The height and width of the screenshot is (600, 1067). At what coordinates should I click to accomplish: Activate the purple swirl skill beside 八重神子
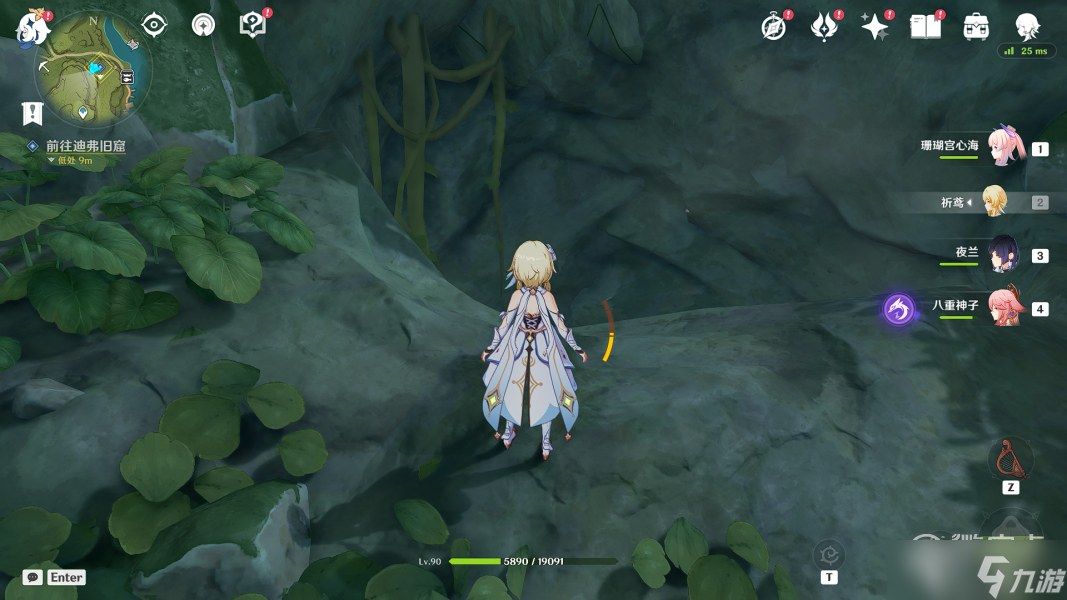pos(898,309)
